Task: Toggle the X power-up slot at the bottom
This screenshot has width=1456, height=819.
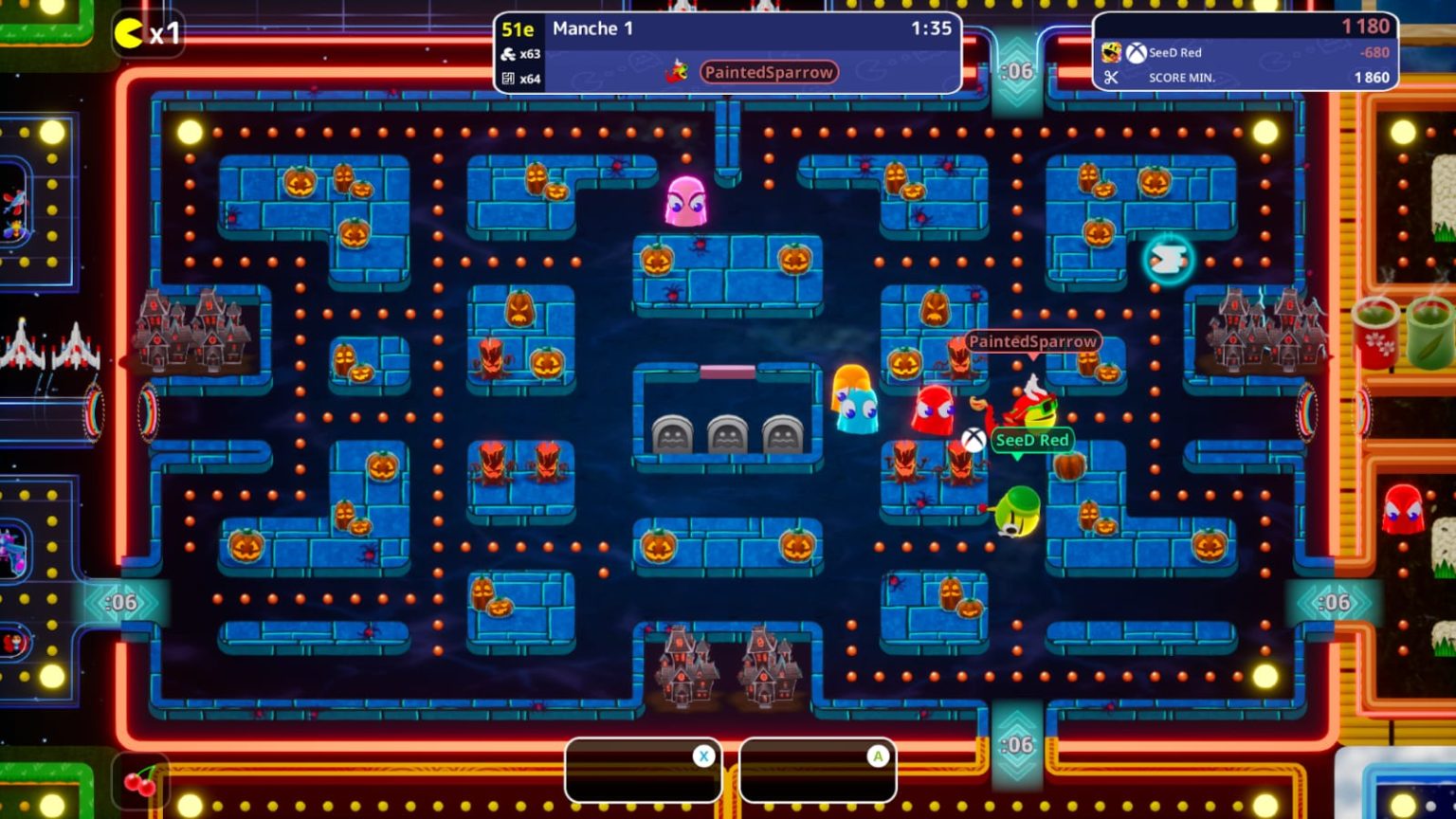Action: point(643,770)
